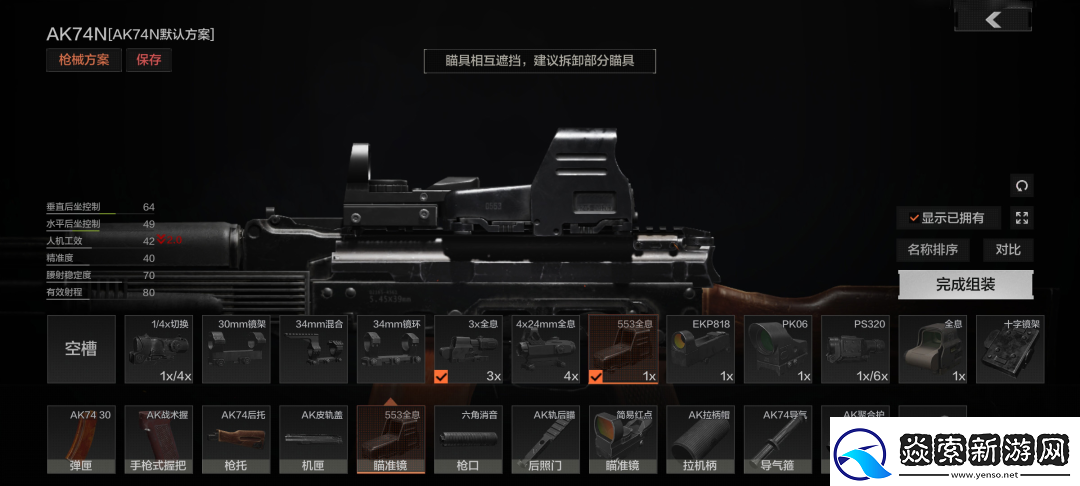Pick the 3x全息 holographic sight
This screenshot has height=486, width=1080.
point(468,349)
